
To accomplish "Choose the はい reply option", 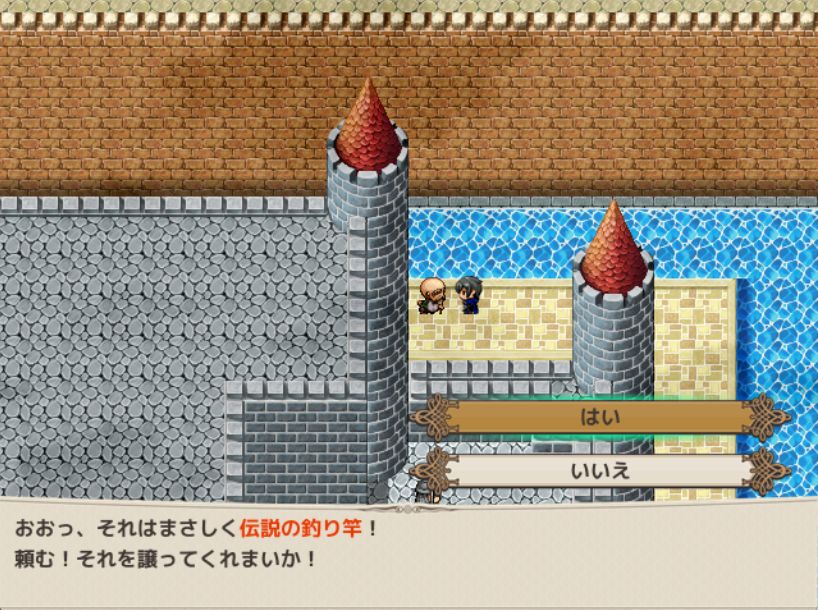I will click(600, 417).
